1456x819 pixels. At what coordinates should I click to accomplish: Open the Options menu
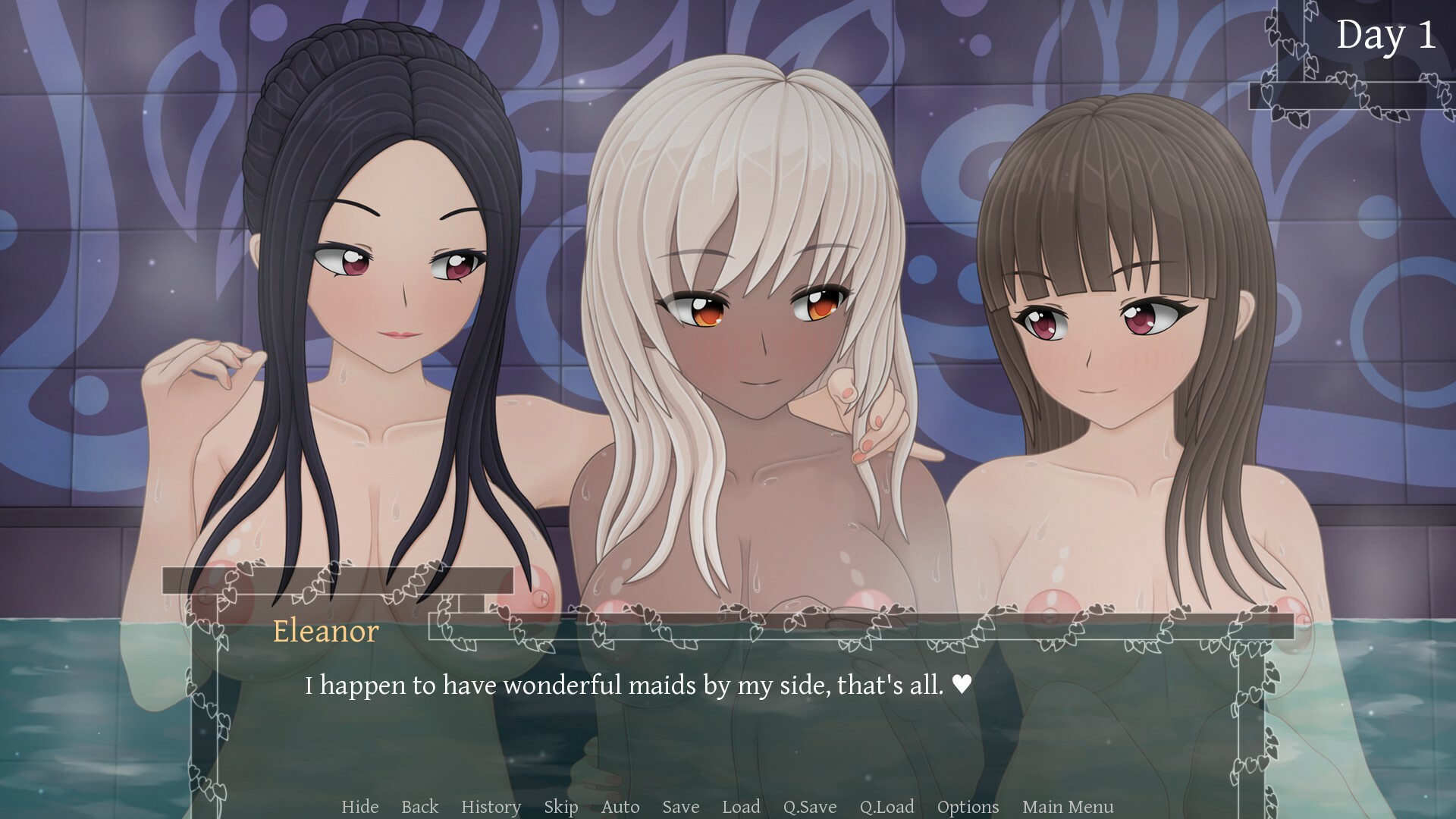point(967,807)
